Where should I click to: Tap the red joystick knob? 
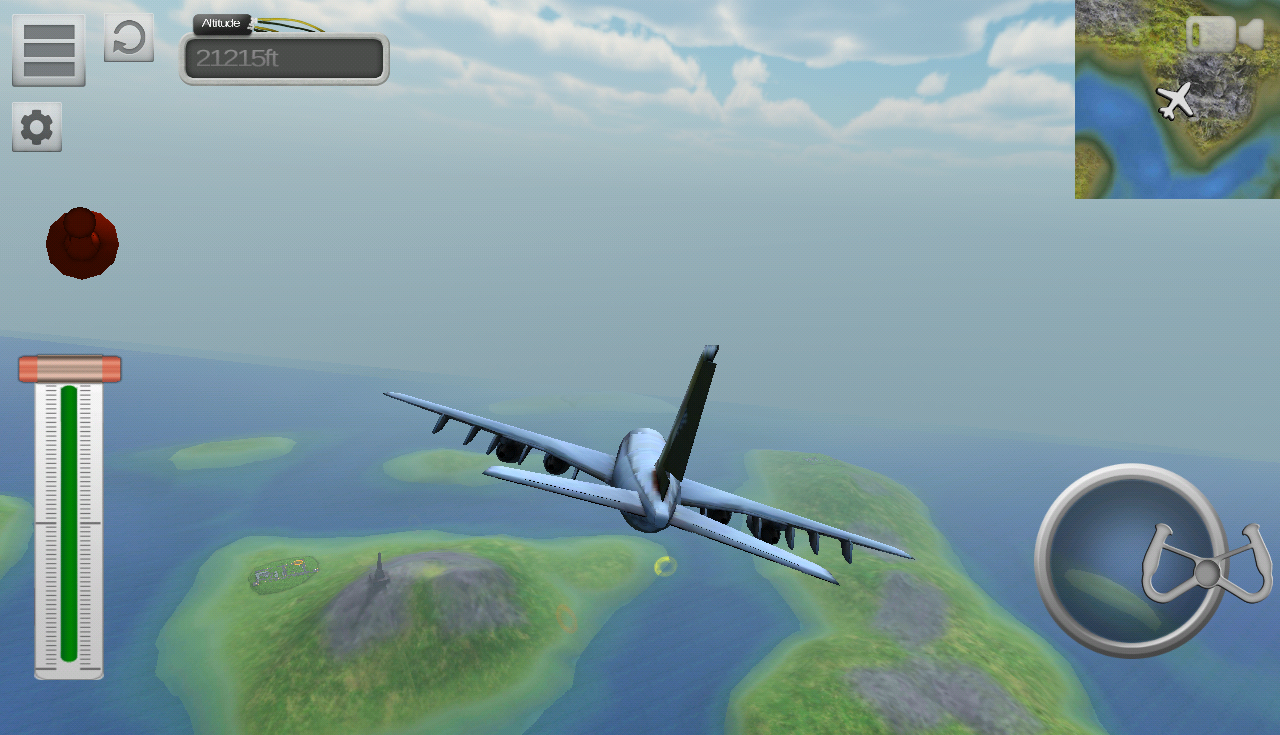82,243
